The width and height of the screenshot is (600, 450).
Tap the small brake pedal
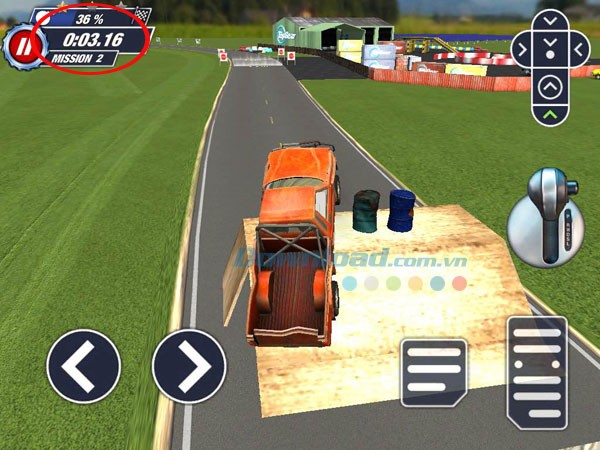click(434, 372)
